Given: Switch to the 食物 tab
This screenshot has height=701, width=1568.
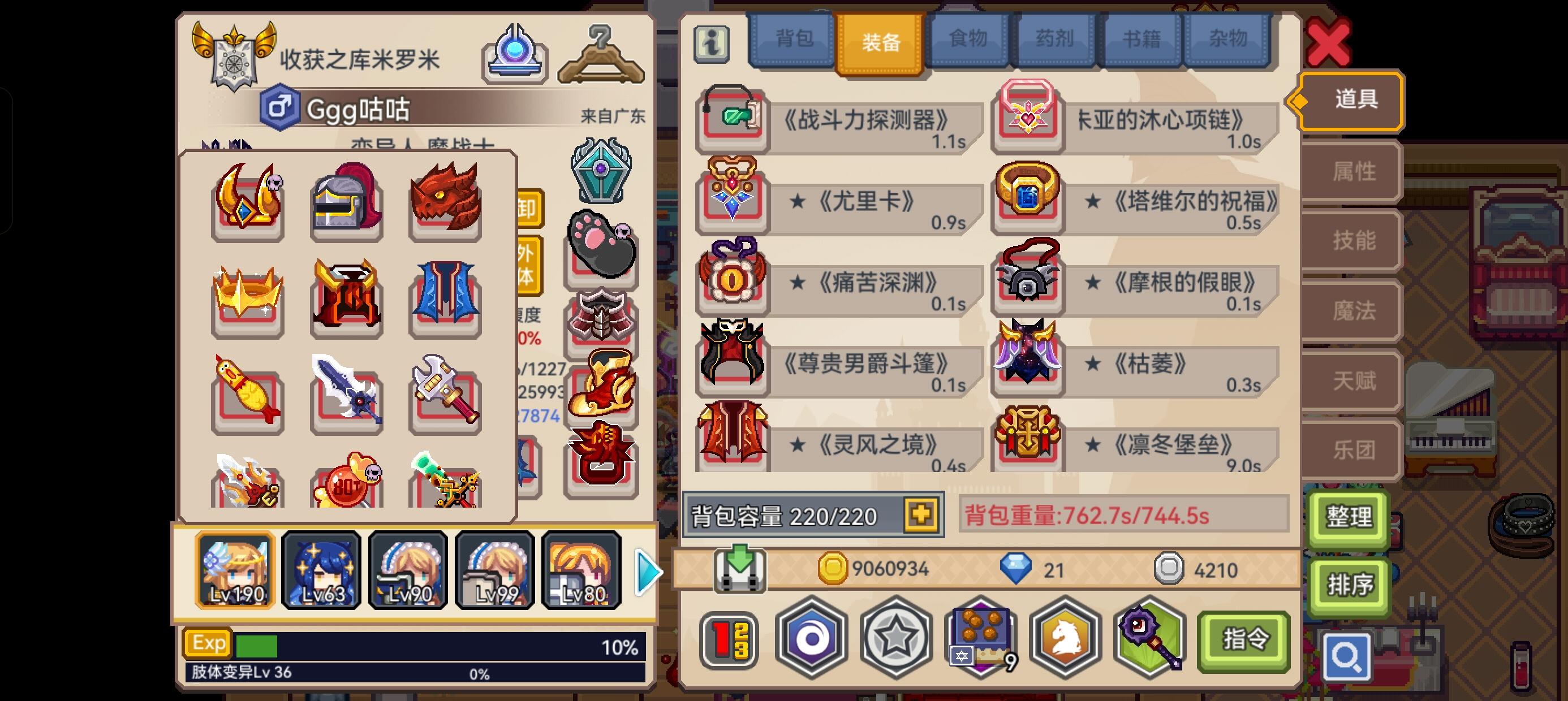Looking at the screenshot, I should point(967,39).
